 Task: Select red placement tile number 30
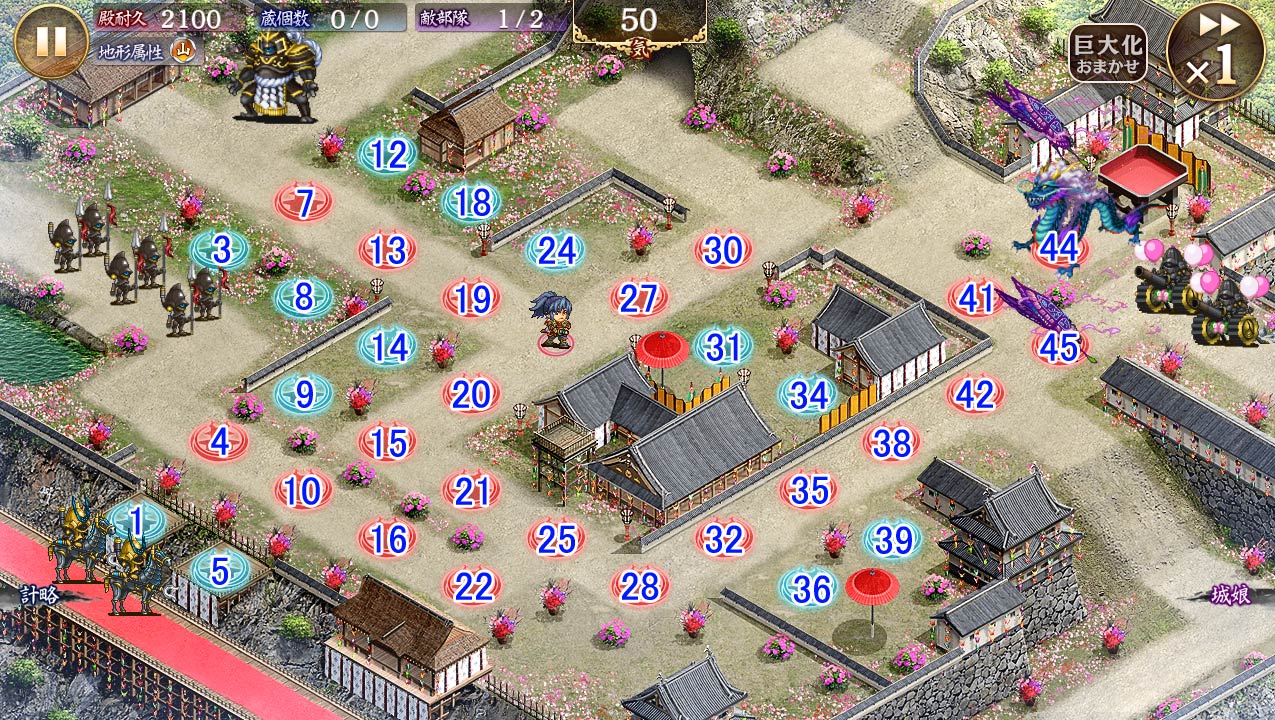tap(723, 251)
